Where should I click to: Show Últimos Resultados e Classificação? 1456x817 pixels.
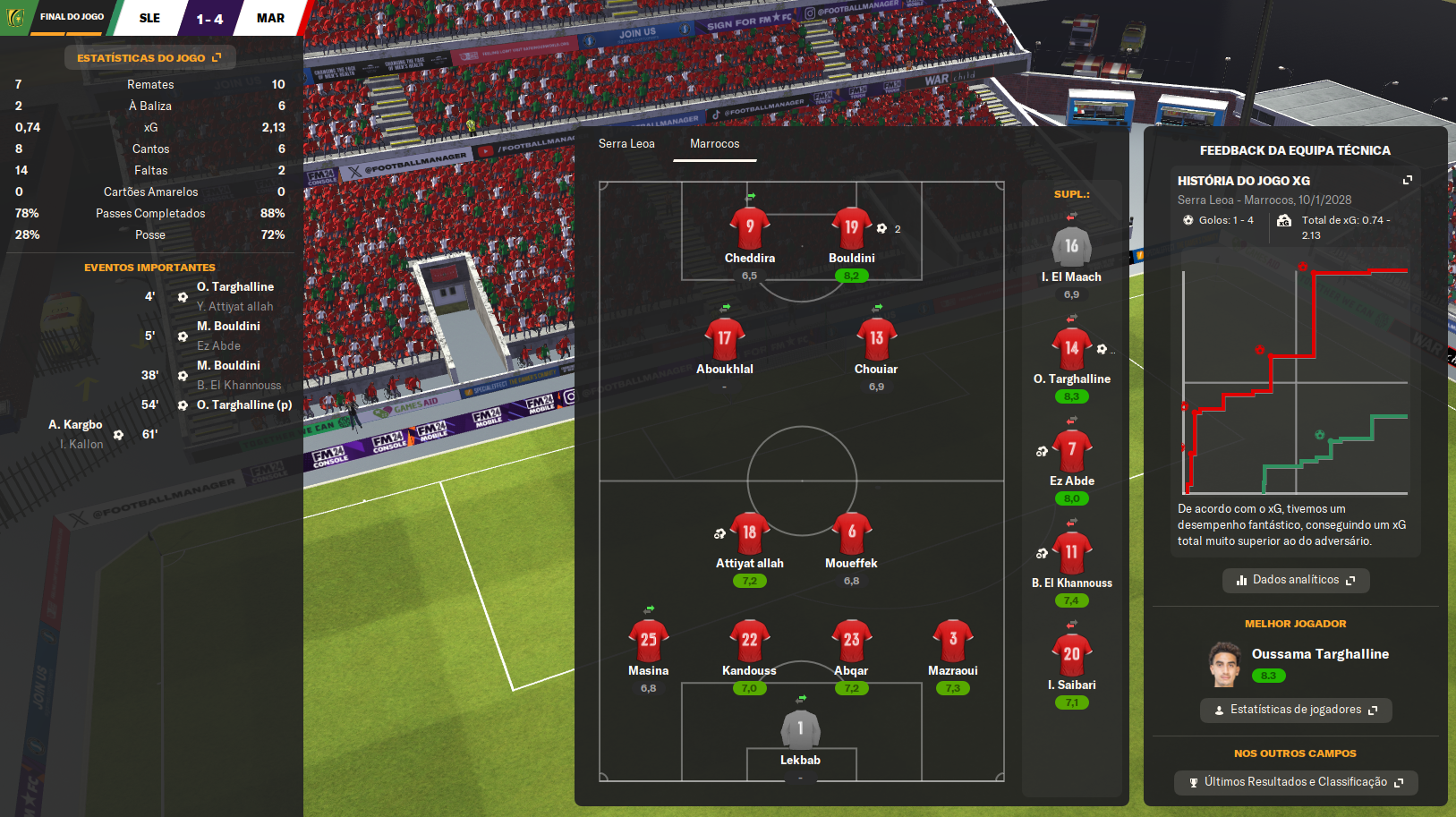click(1295, 782)
